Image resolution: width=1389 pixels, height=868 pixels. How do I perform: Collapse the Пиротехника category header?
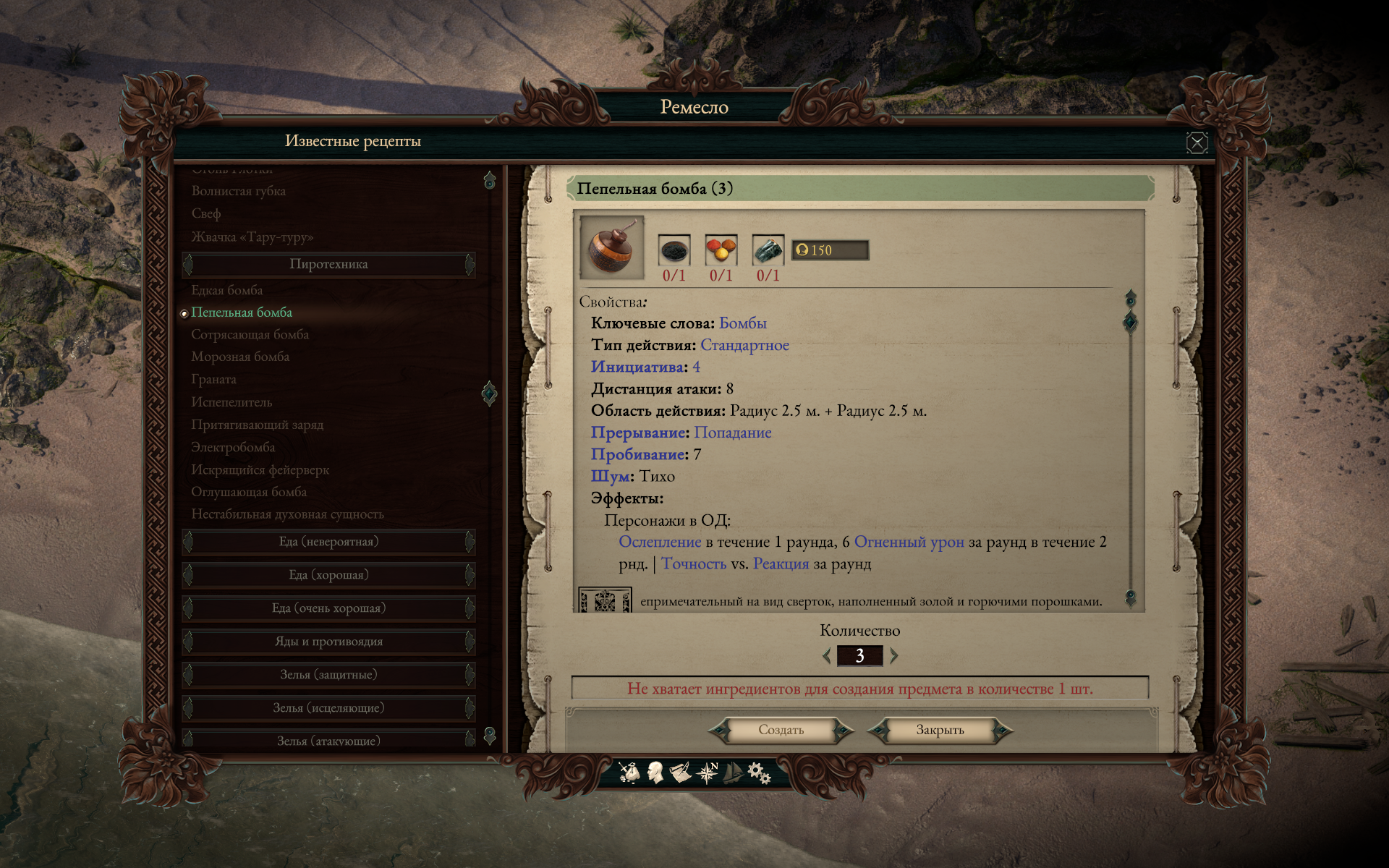pyautogui.click(x=328, y=264)
